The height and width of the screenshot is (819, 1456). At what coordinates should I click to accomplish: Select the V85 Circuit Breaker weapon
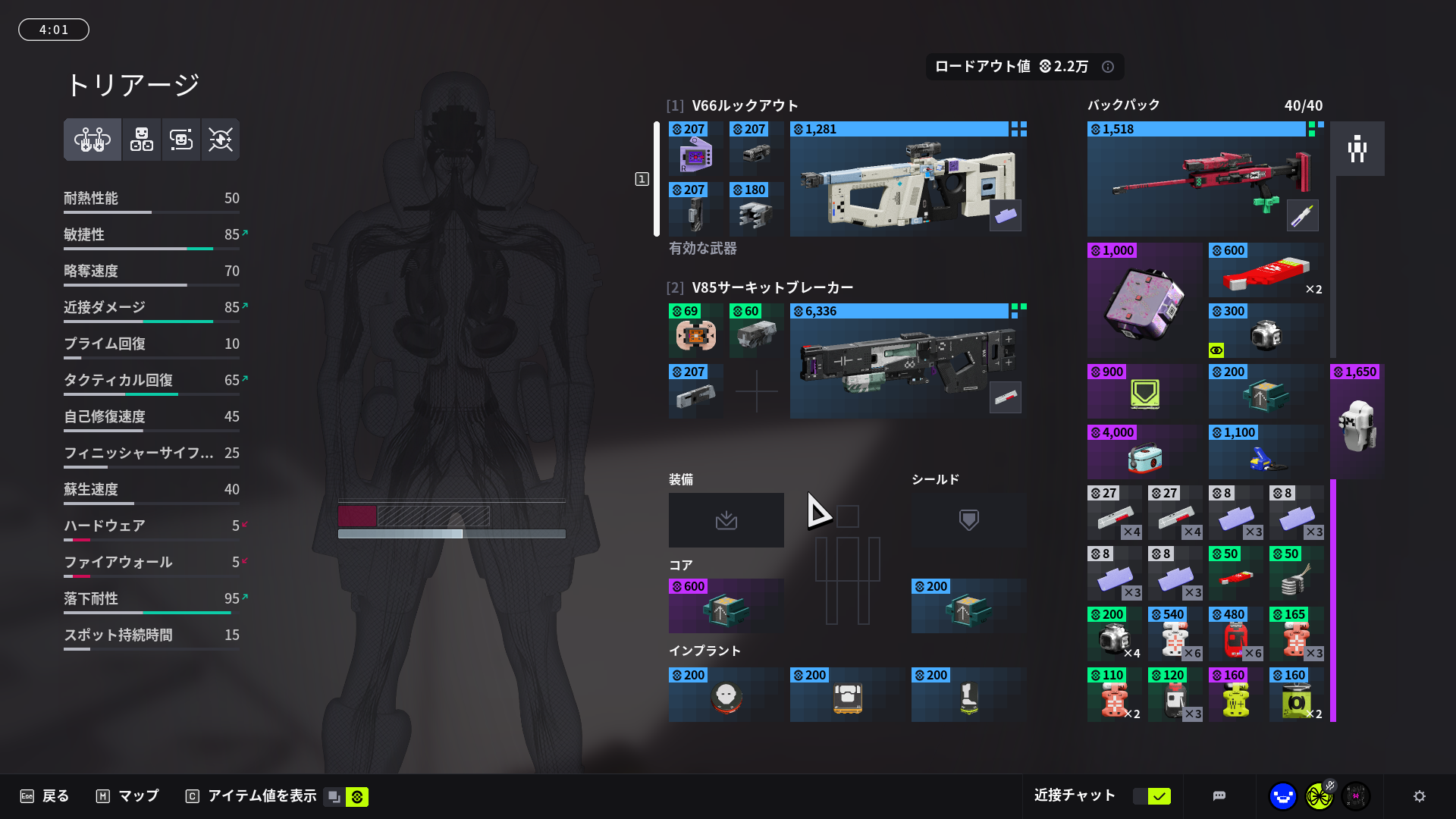[x=908, y=362]
